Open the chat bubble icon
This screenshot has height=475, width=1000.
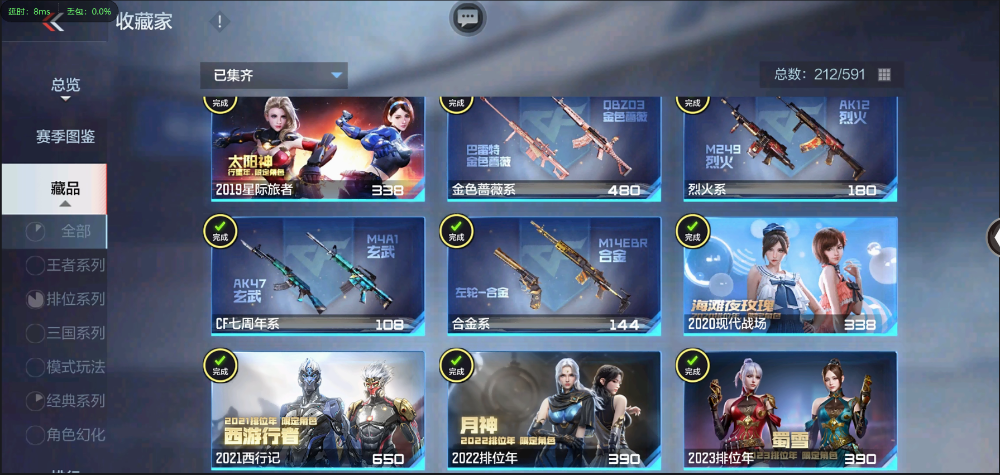click(x=468, y=17)
